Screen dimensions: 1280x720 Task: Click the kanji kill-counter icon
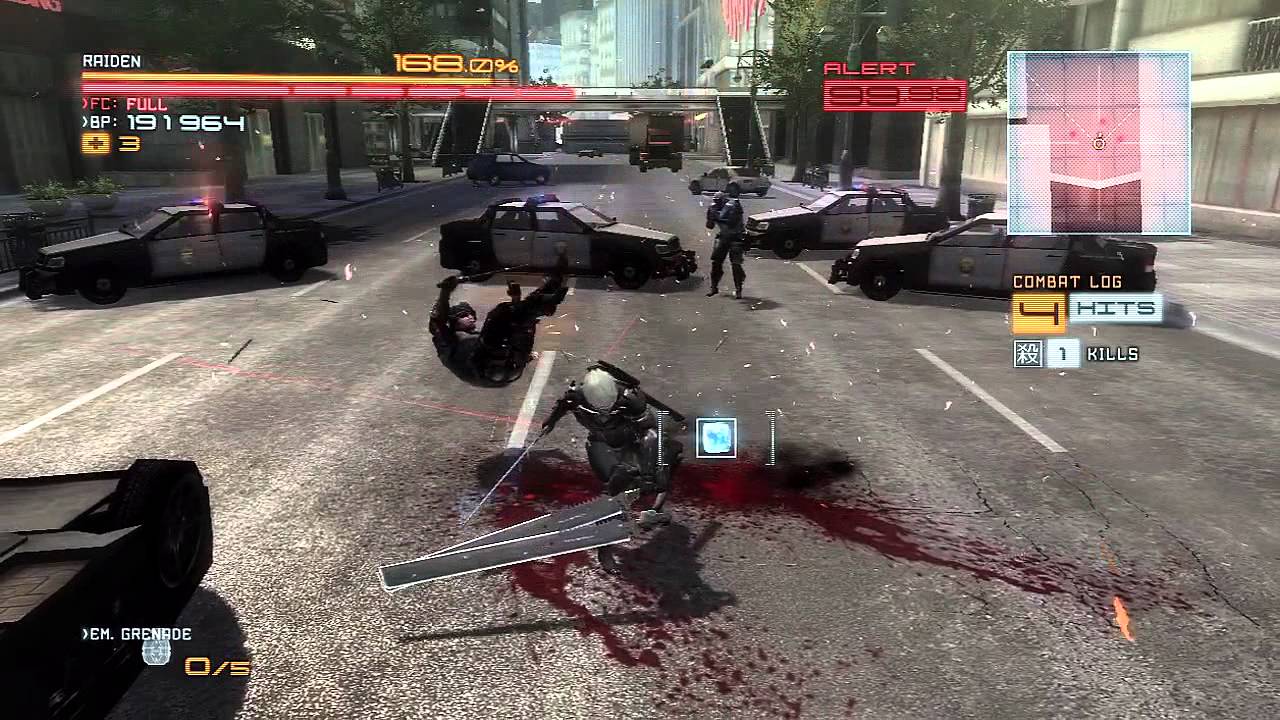tap(1027, 353)
